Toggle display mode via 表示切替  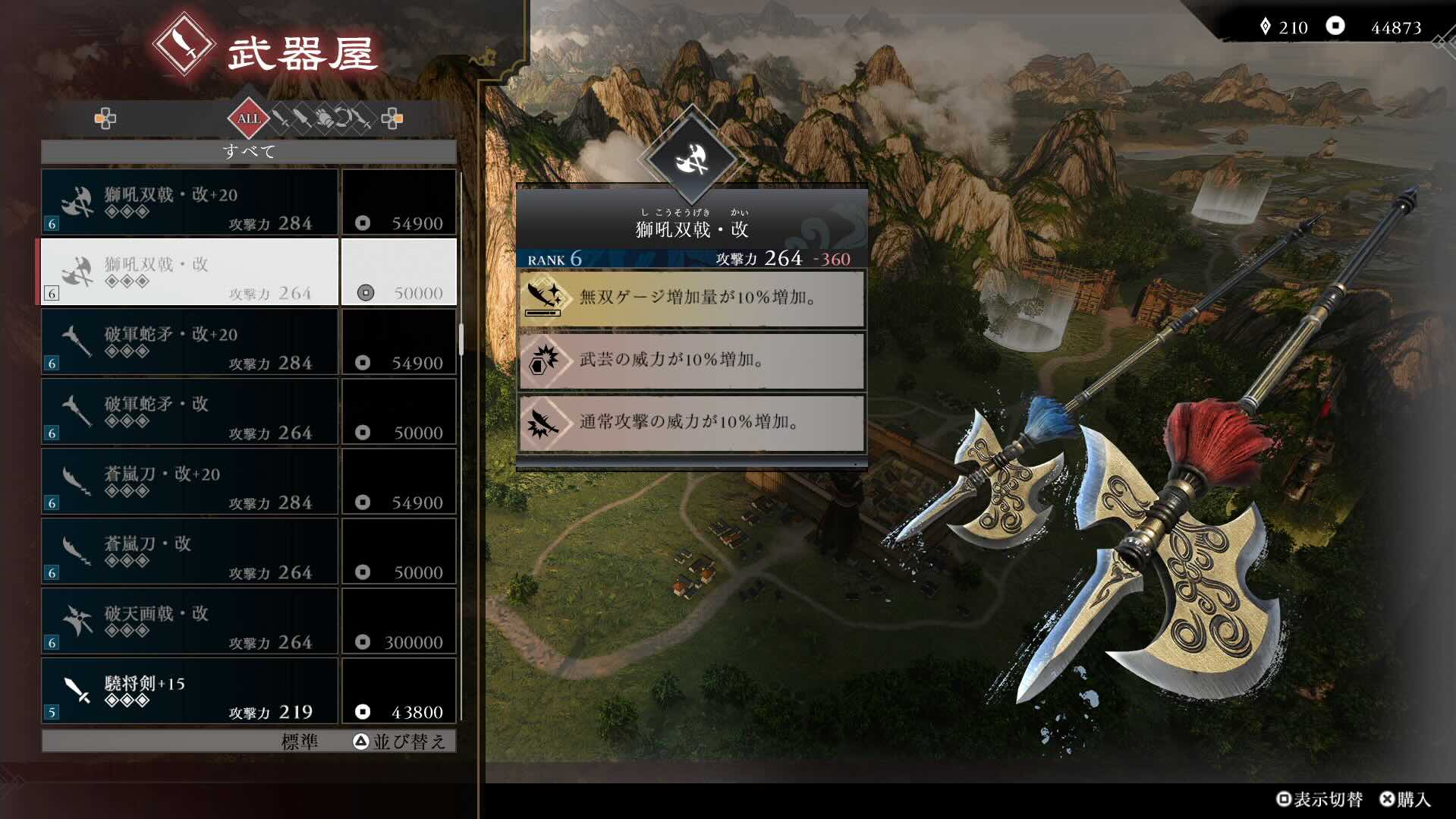[1320, 799]
